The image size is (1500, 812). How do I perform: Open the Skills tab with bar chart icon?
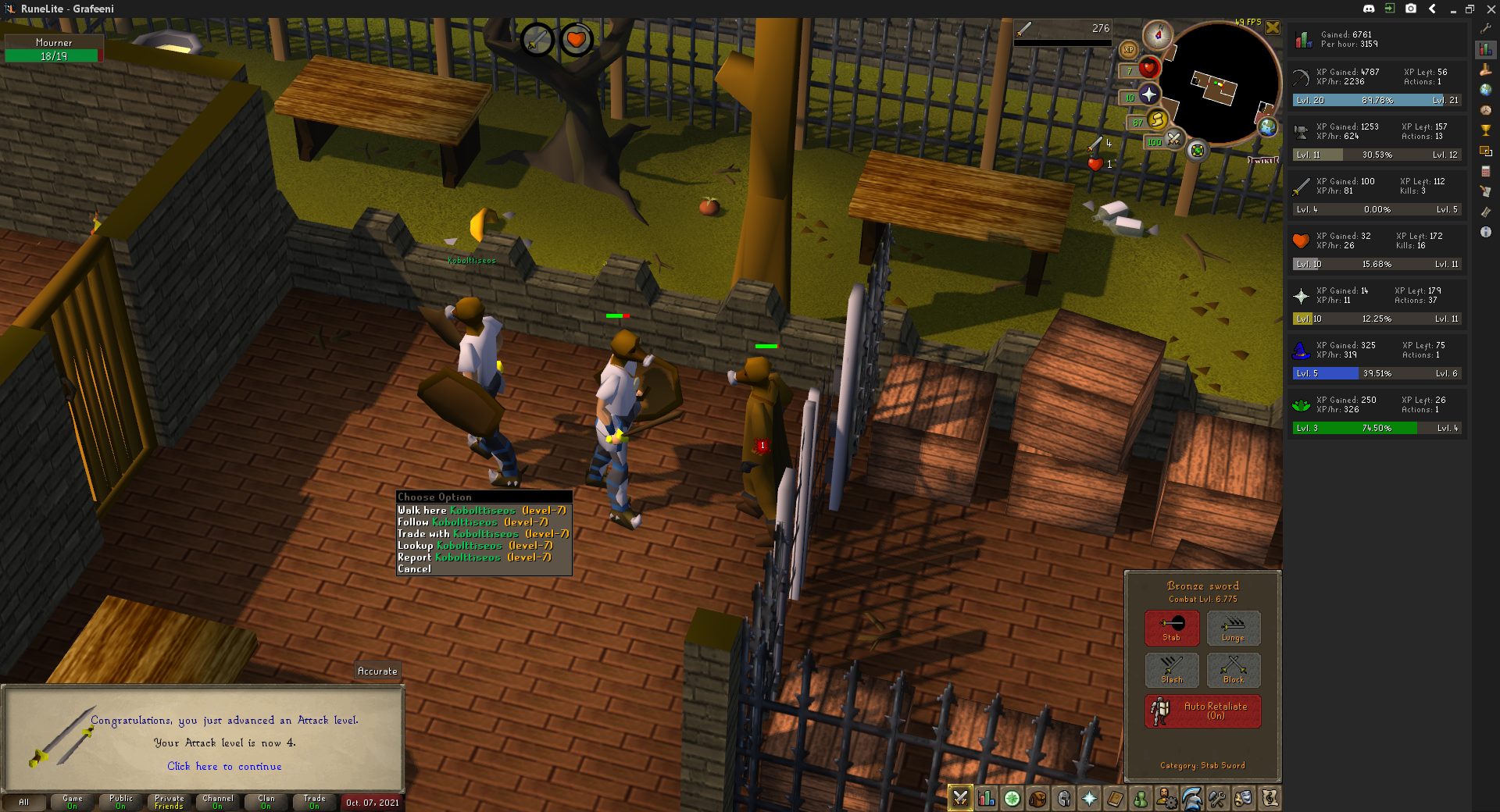click(986, 799)
